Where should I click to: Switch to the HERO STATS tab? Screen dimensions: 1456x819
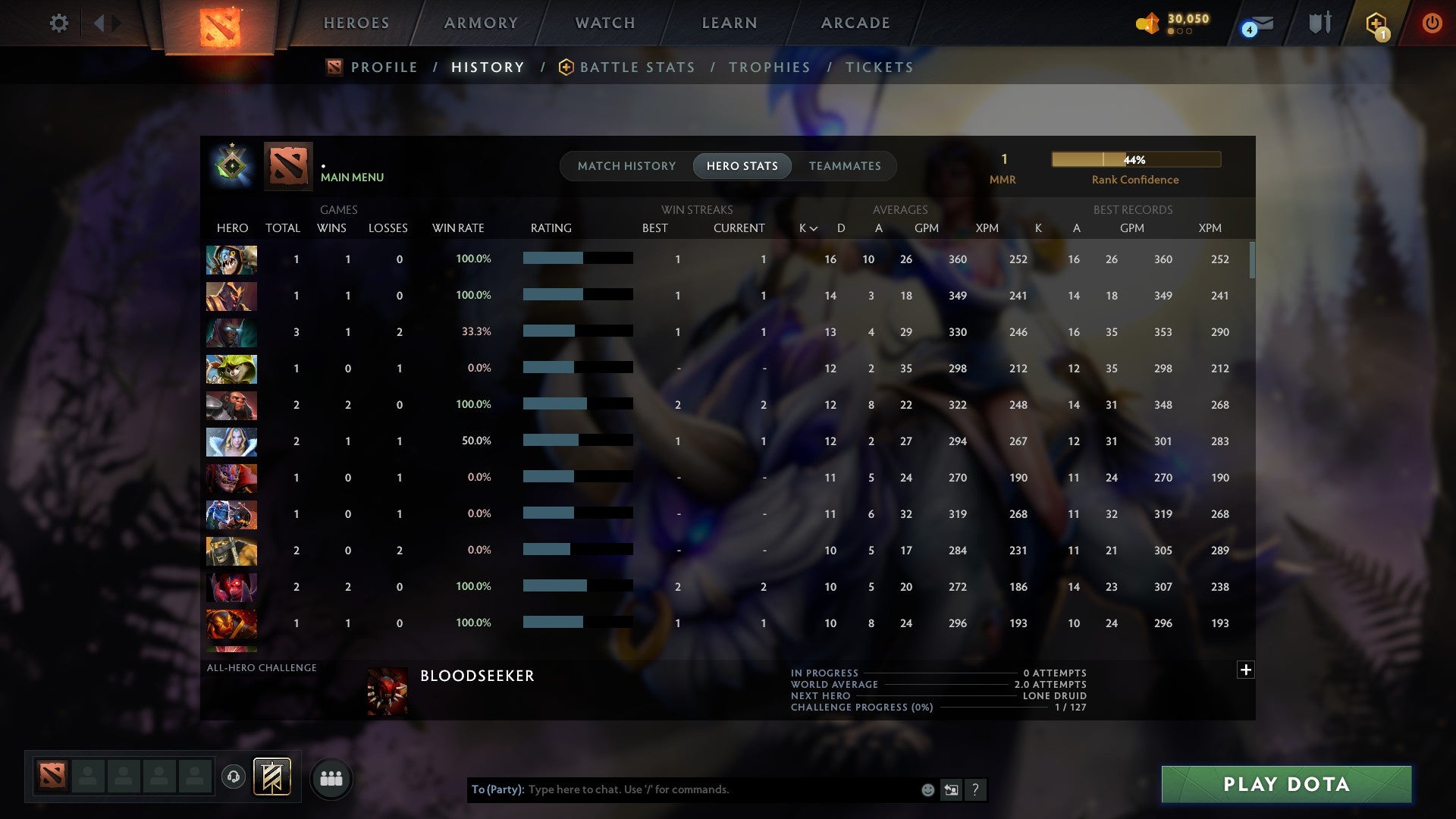point(742,165)
